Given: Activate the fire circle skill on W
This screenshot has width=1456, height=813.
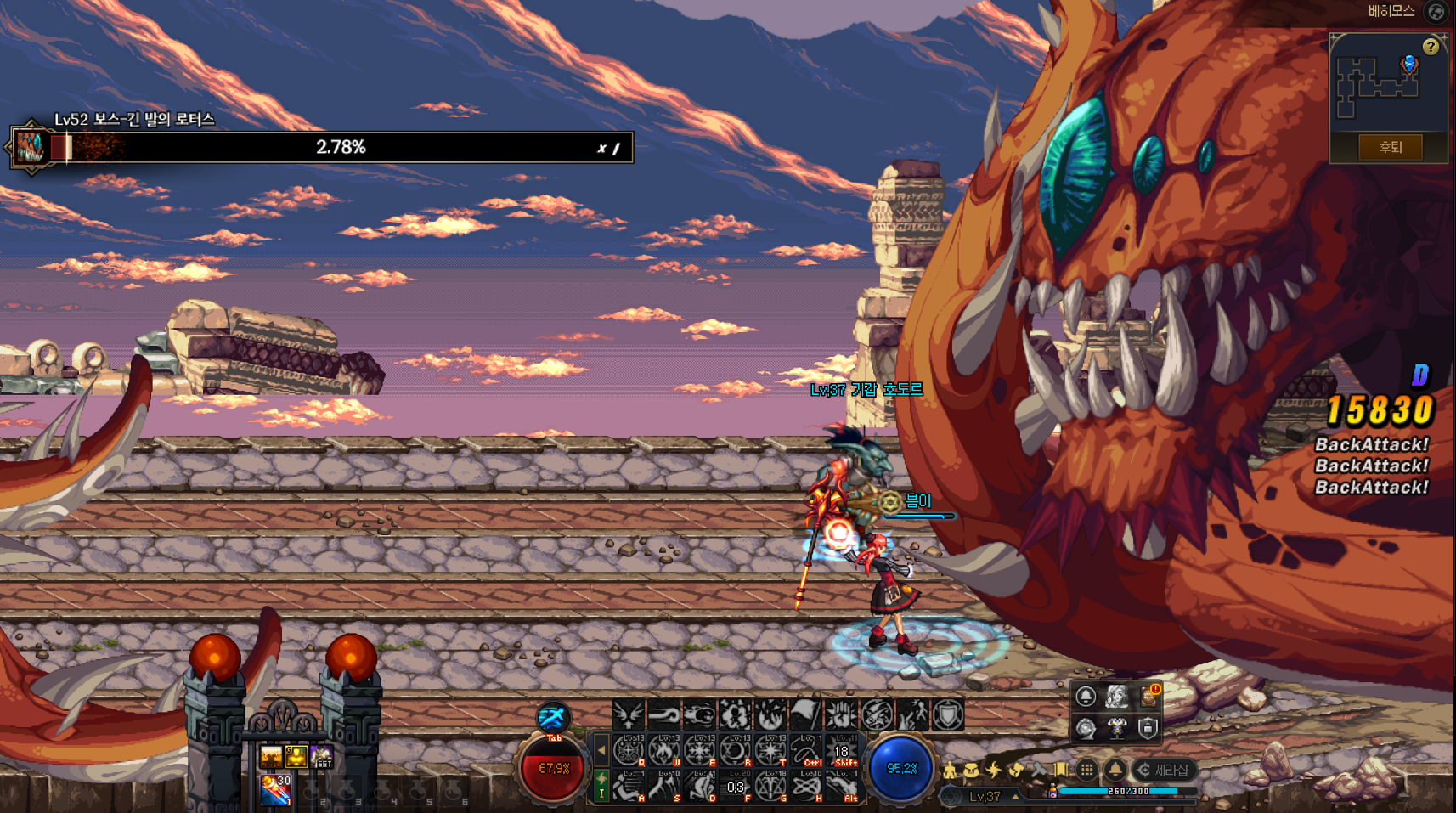Looking at the screenshot, I should point(663,751).
